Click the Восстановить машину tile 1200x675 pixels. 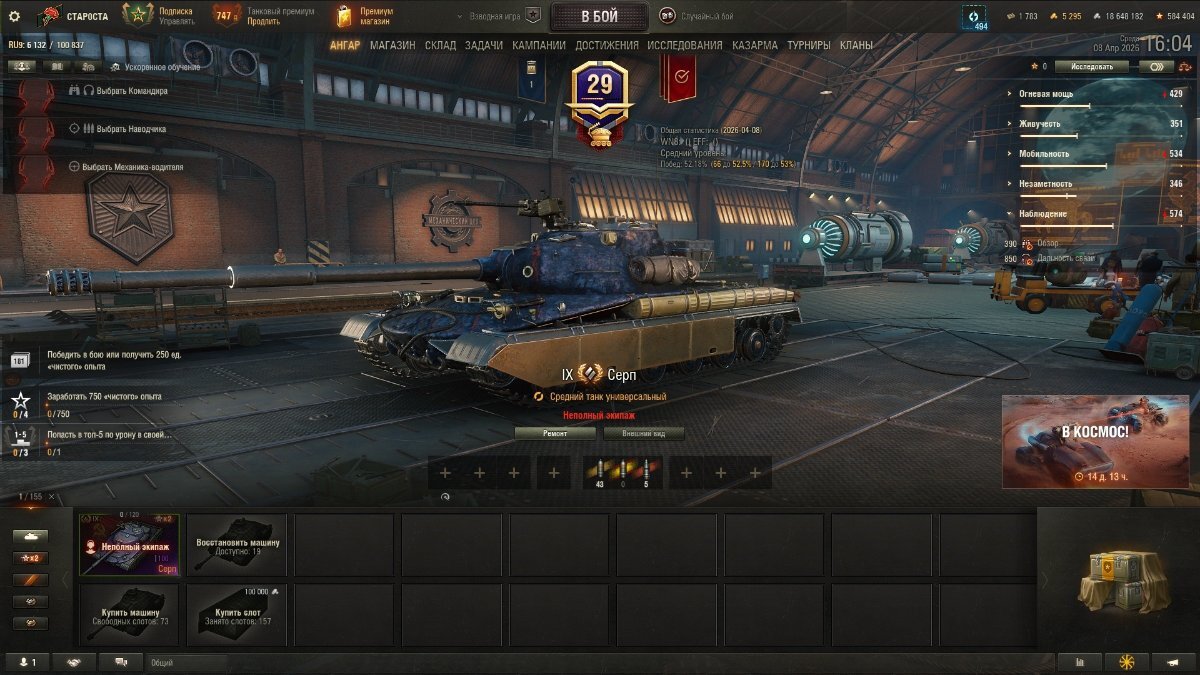pyautogui.click(x=237, y=544)
